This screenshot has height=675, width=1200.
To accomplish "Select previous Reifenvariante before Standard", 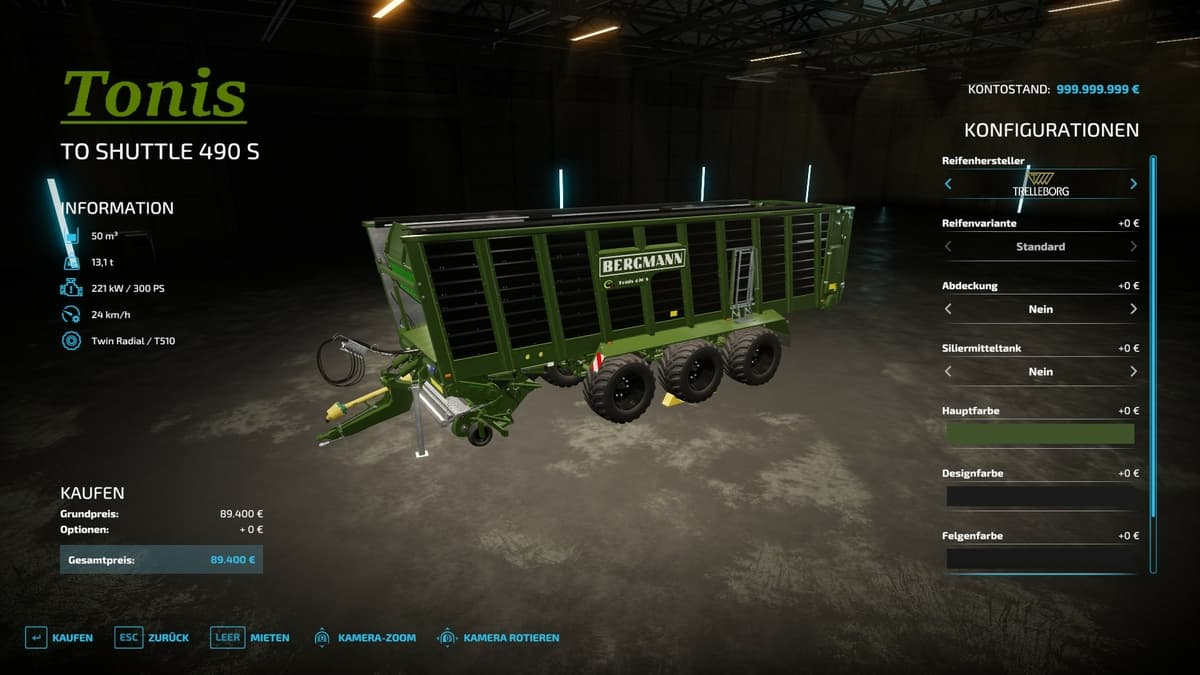I will [x=948, y=246].
